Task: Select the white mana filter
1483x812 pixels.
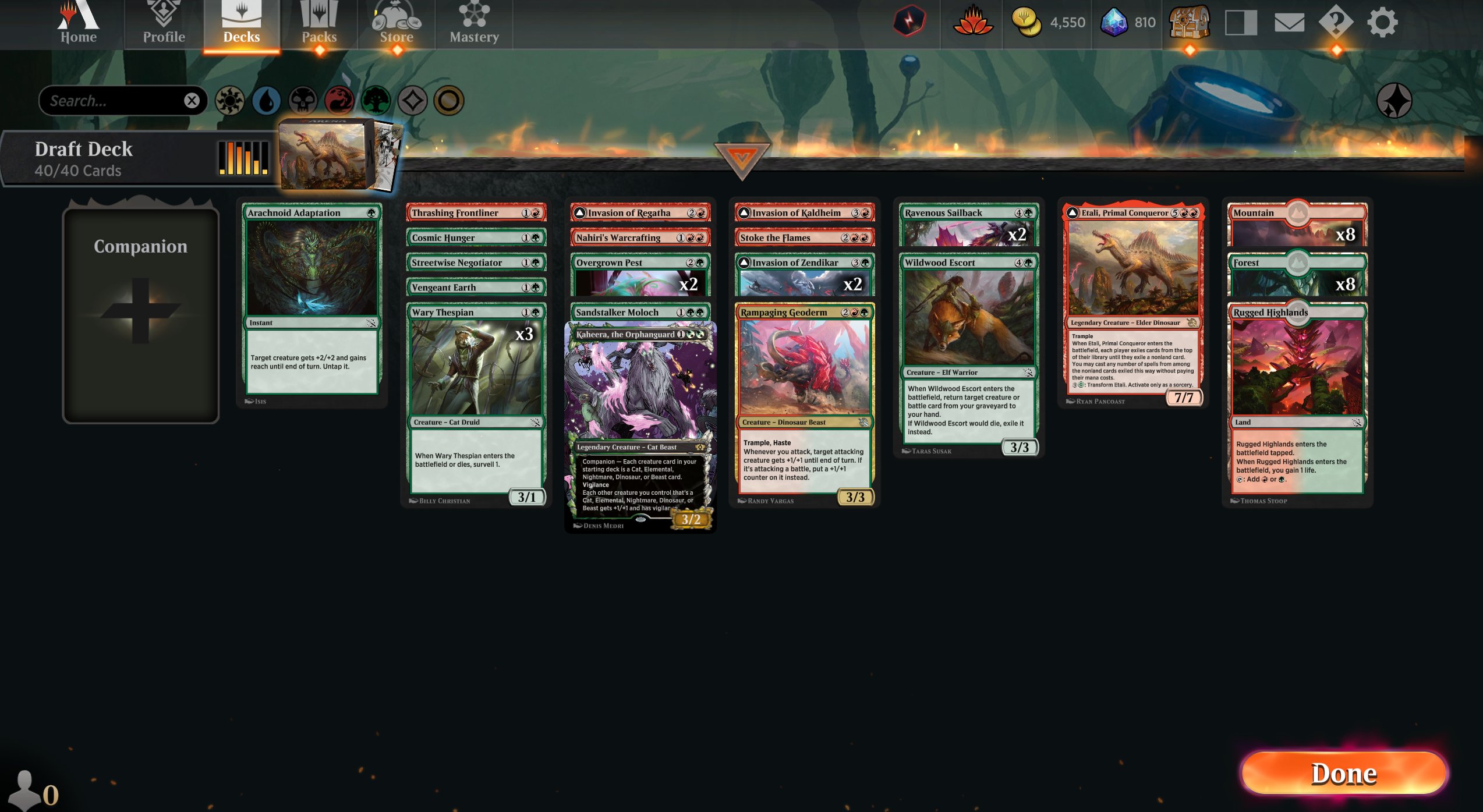Action: coord(231,100)
